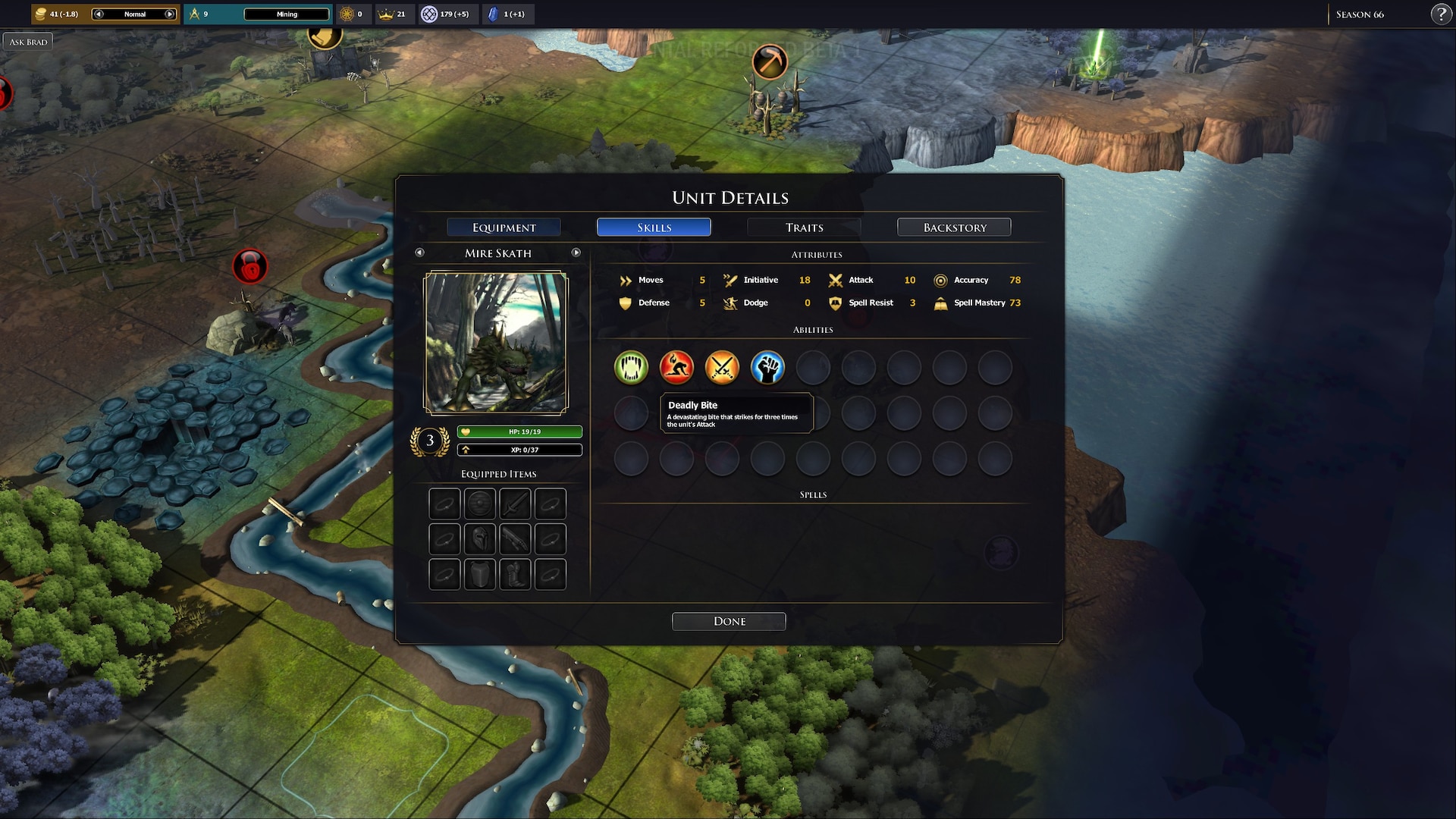Click the Mire Skath portrait
The height and width of the screenshot is (819, 1456).
tap(495, 343)
